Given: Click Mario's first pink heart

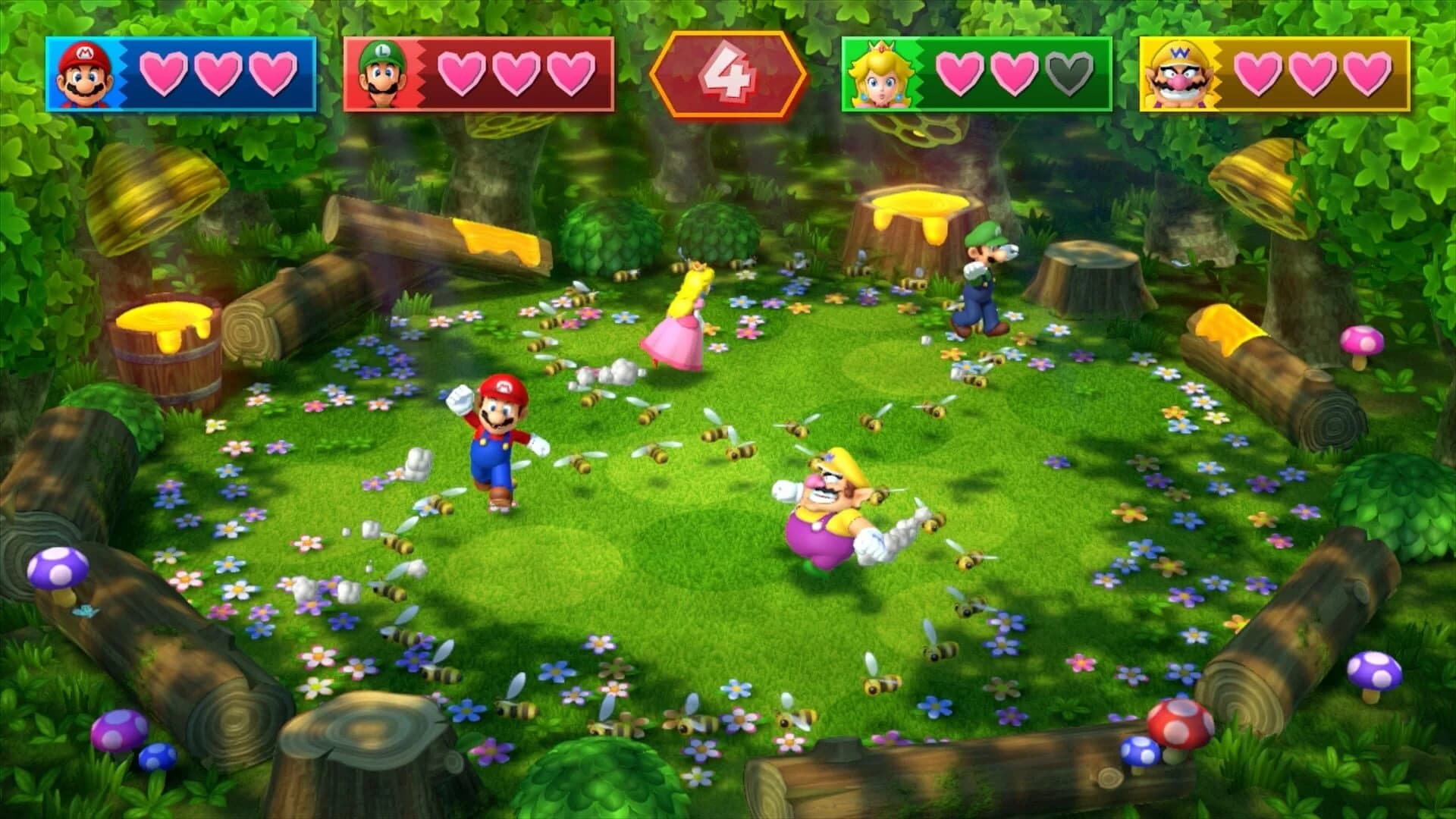Looking at the screenshot, I should 162,73.
